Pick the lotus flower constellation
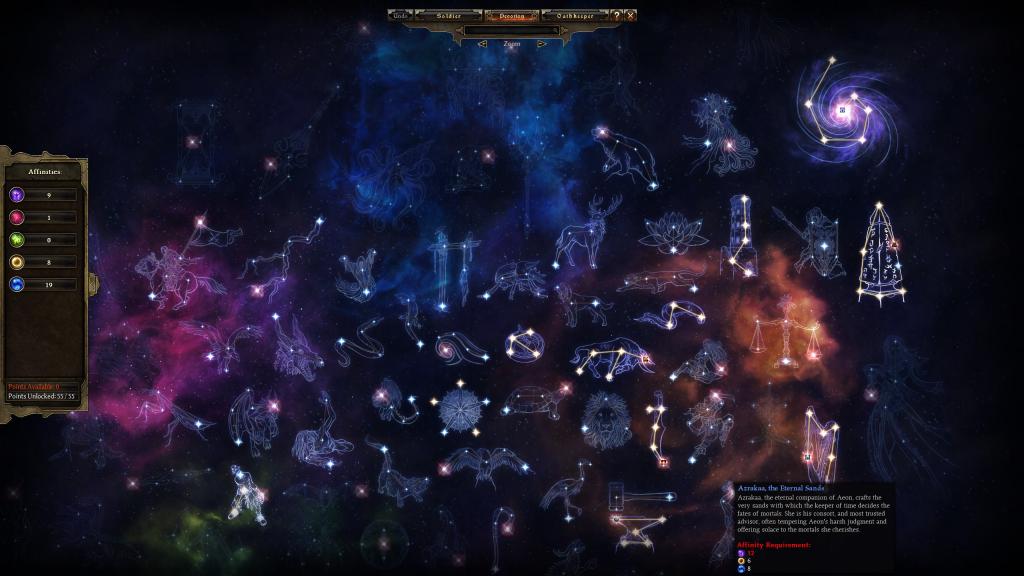The height and width of the screenshot is (576, 1024). click(669, 233)
